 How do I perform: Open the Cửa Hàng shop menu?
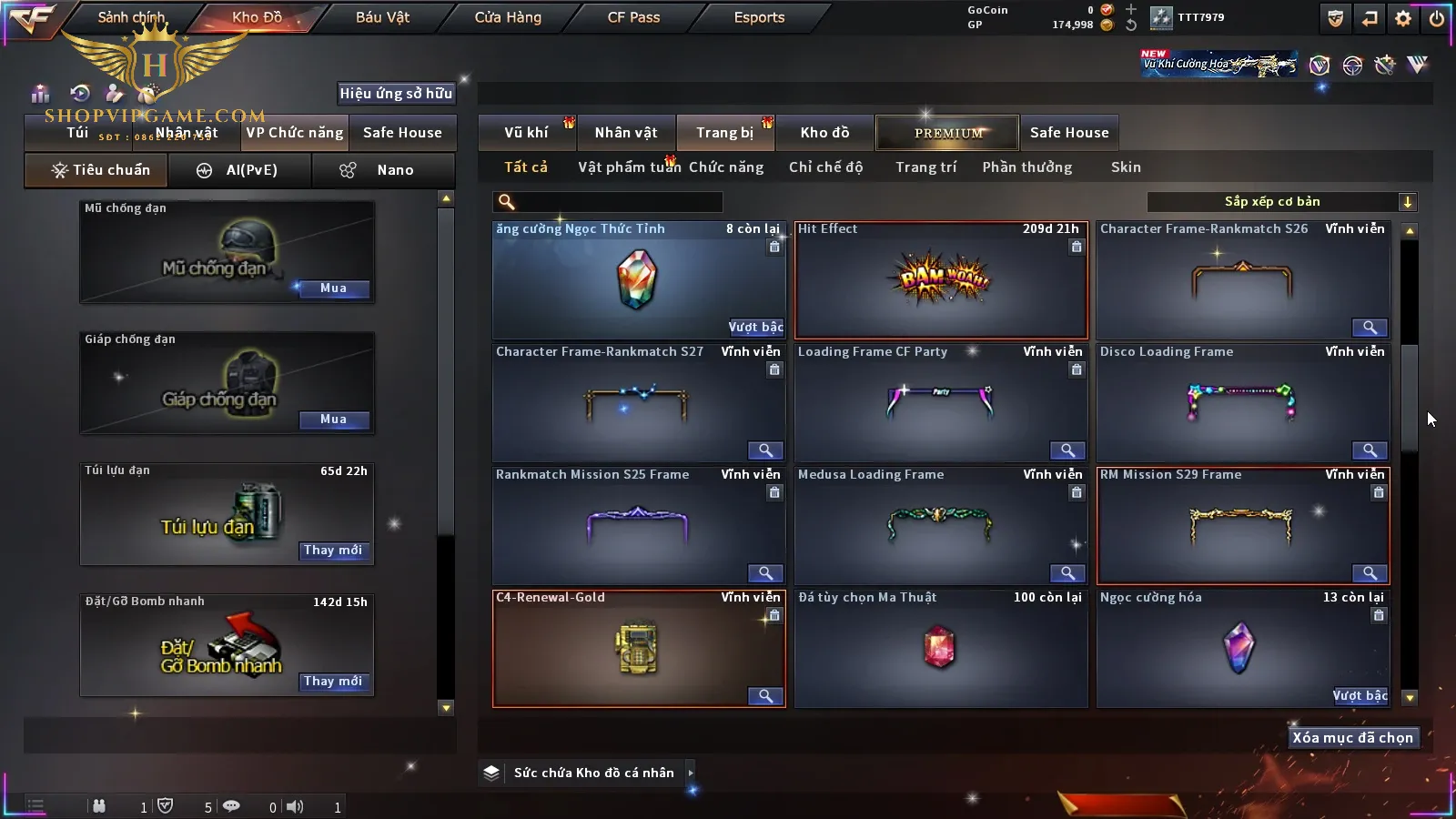tap(508, 17)
